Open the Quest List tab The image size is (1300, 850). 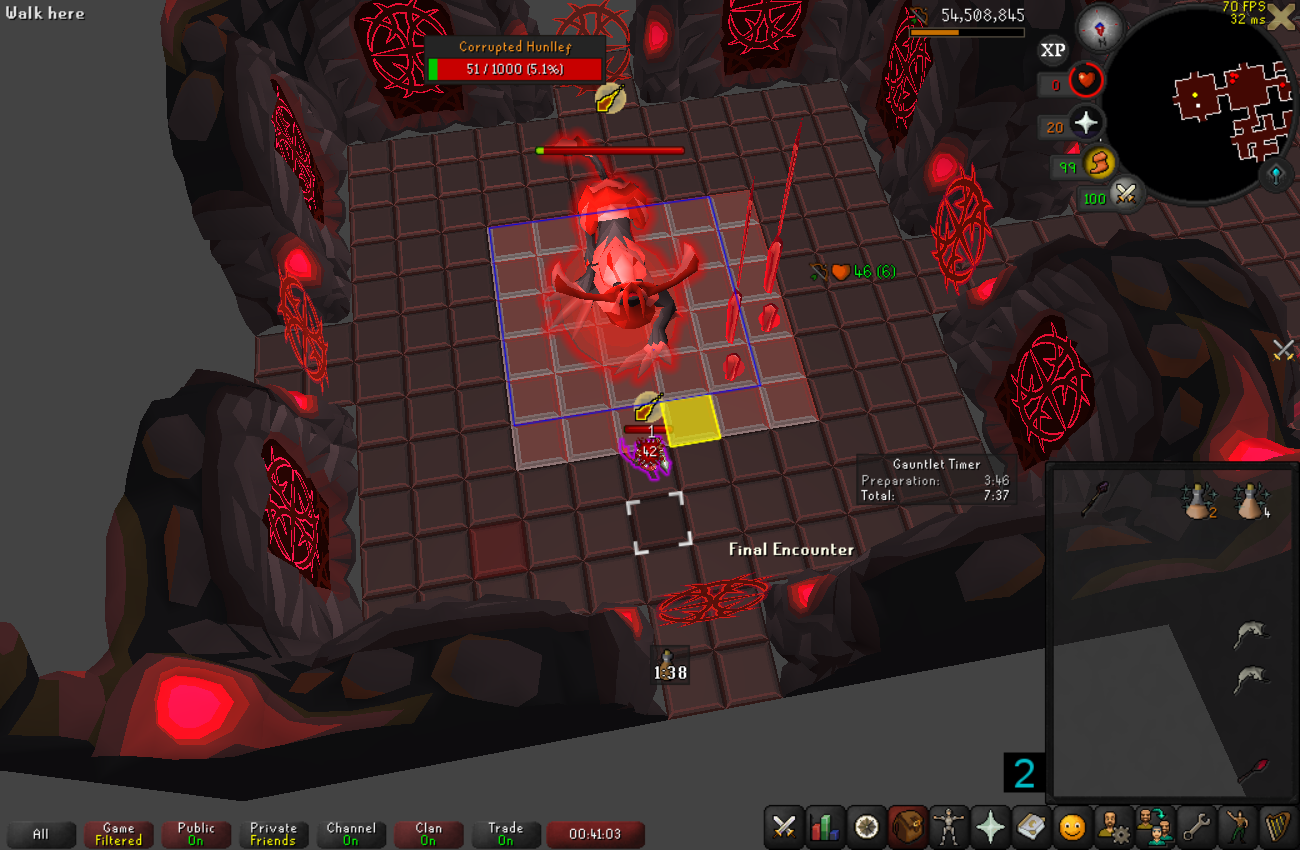(867, 827)
